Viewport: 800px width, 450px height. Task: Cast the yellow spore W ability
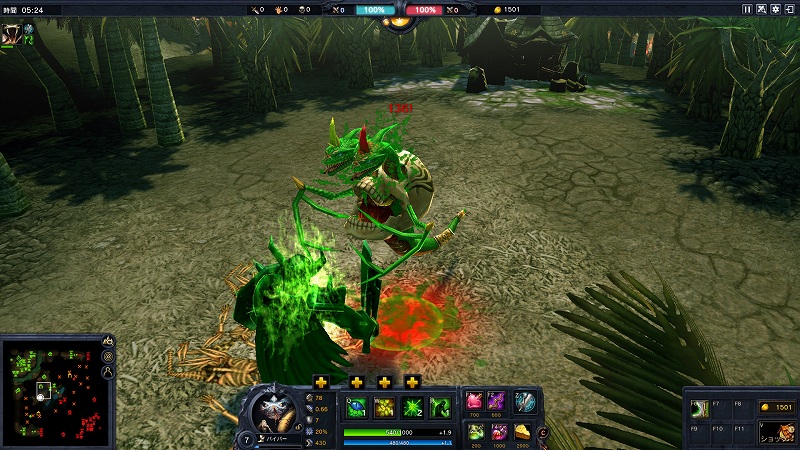[384, 407]
